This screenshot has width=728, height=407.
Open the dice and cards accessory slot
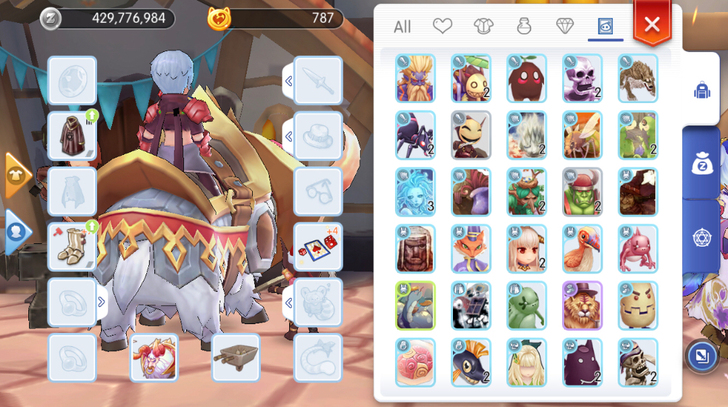(x=318, y=247)
